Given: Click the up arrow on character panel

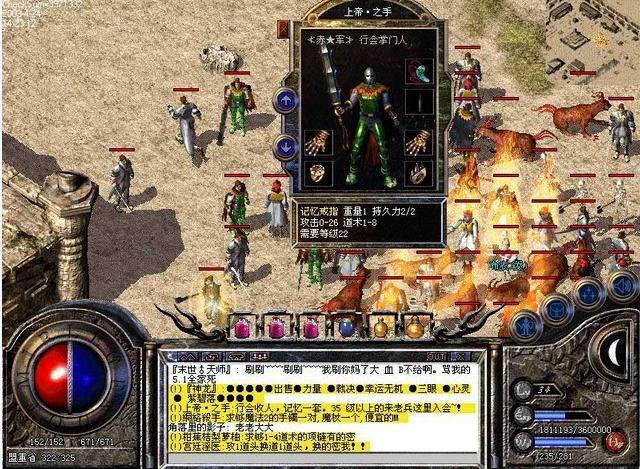Looking at the screenshot, I should coord(286,99).
